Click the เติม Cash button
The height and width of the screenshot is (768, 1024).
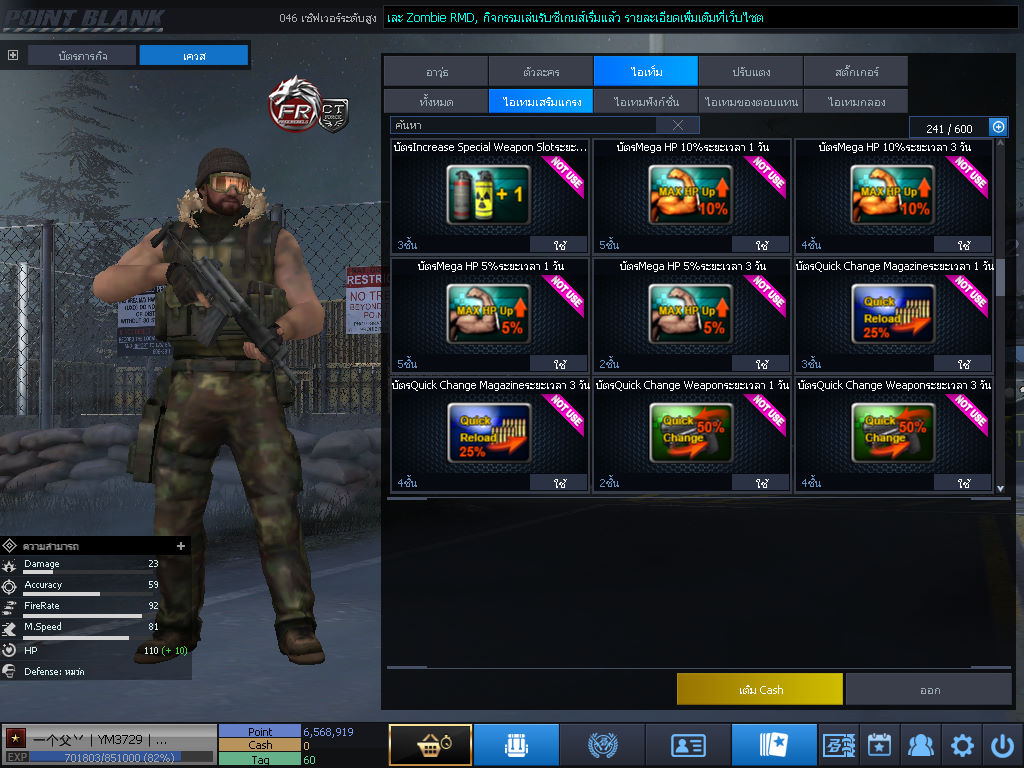tap(760, 689)
